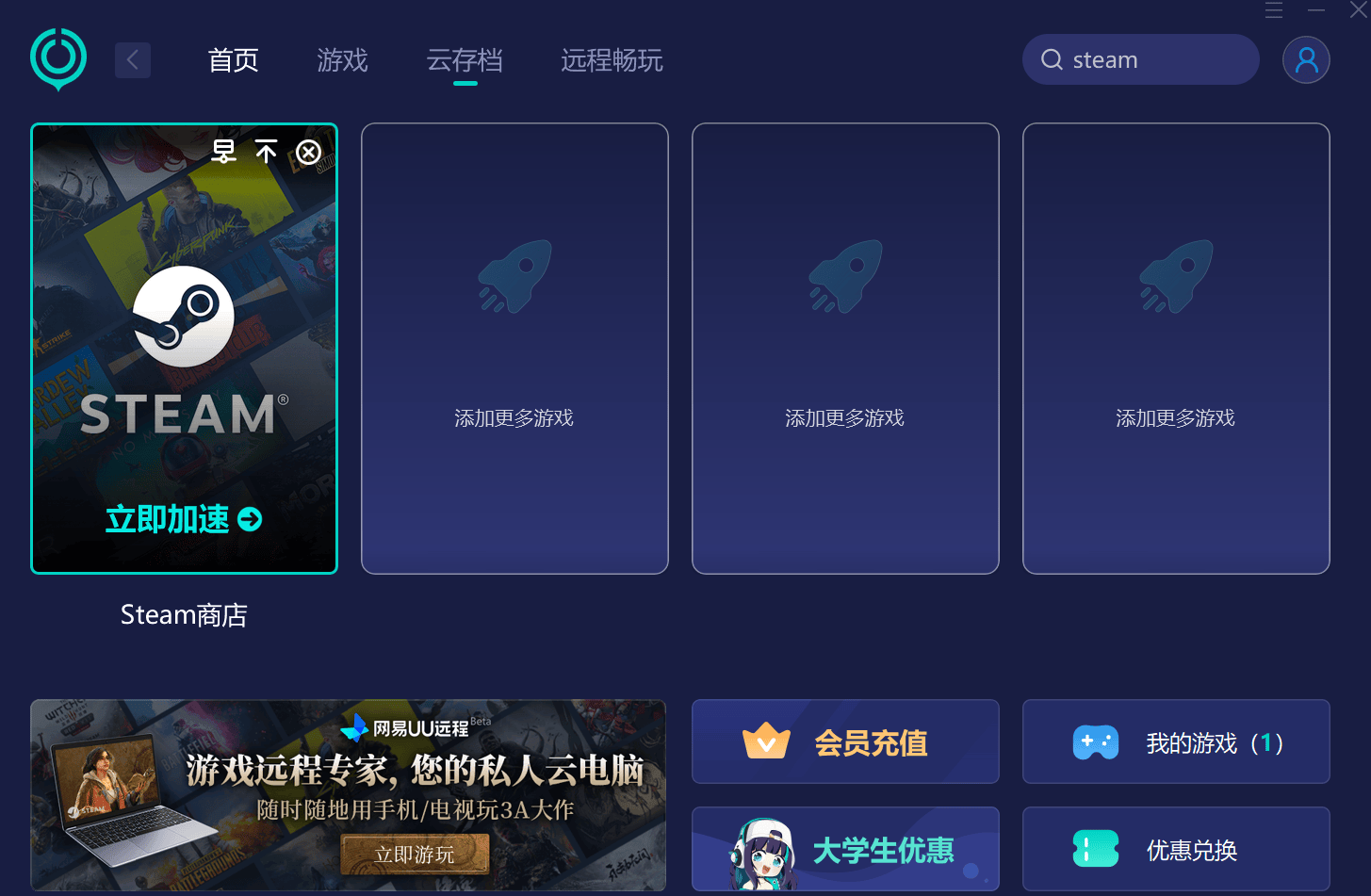Screen dimensions: 1371x896
Task: Switch to the 游戏 tab
Action: [x=341, y=60]
